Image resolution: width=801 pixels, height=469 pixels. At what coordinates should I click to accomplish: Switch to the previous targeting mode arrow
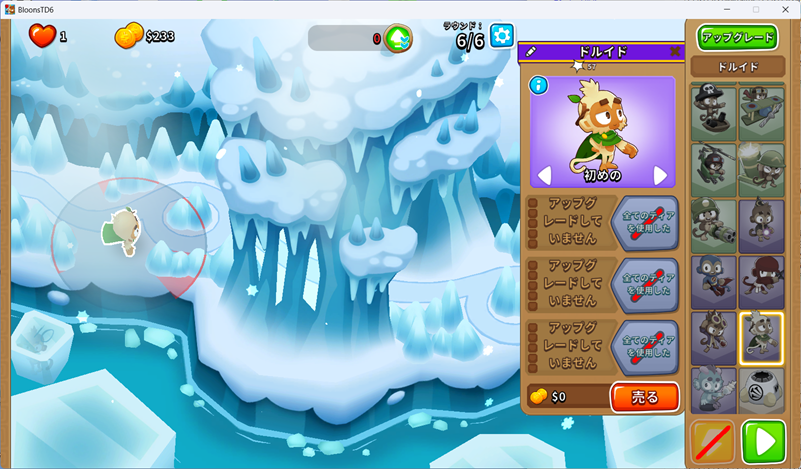pyautogui.click(x=545, y=176)
